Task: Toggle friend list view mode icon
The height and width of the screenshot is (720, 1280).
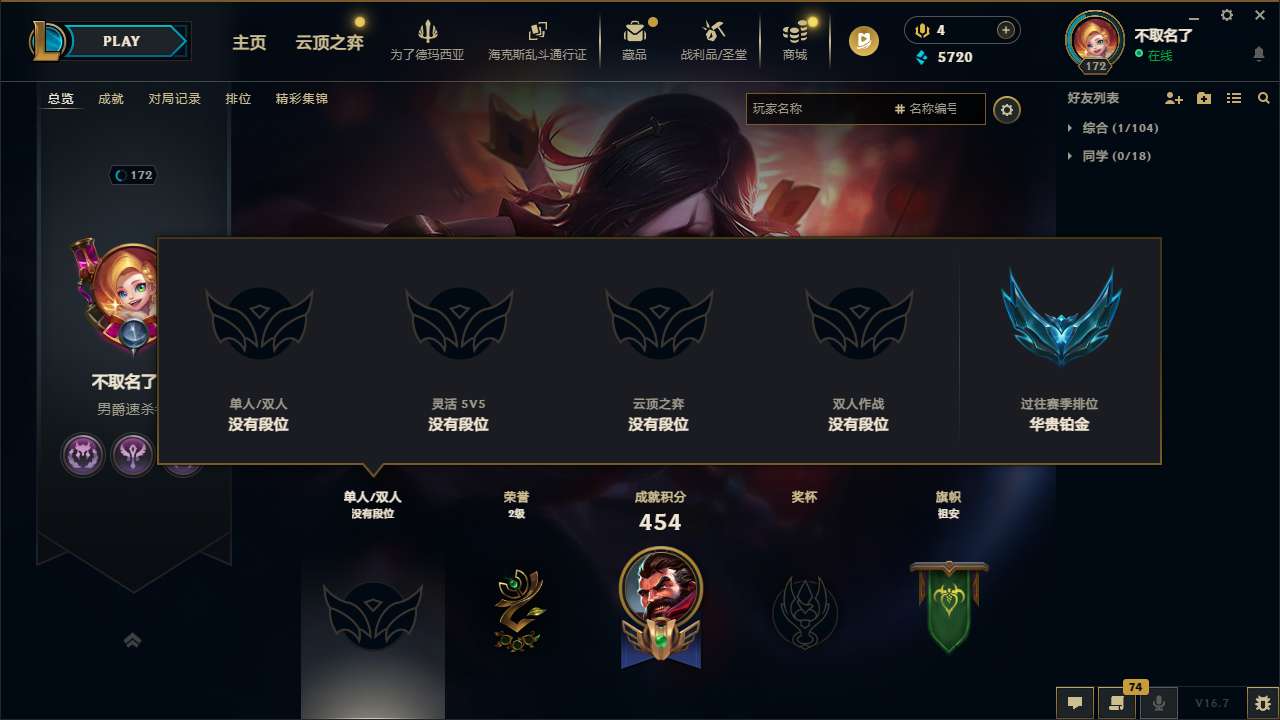Action: pyautogui.click(x=1234, y=98)
